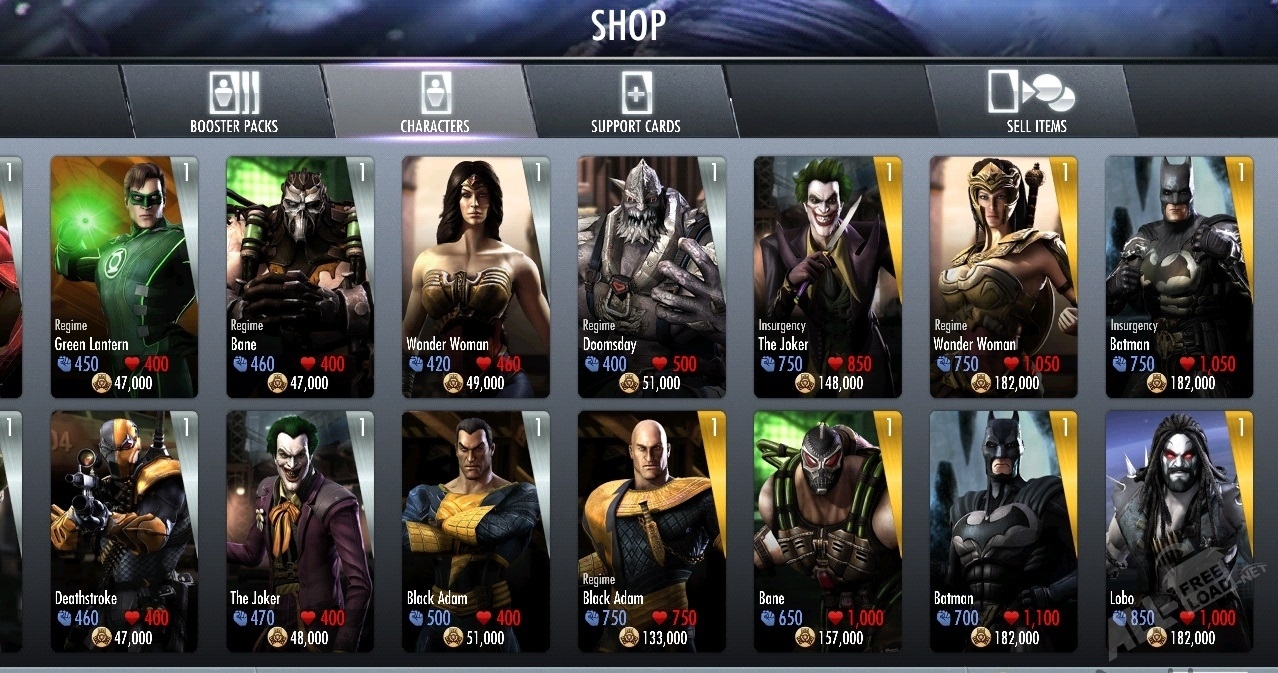
Task: Go to the Sell Items tab
Action: coord(1035,102)
